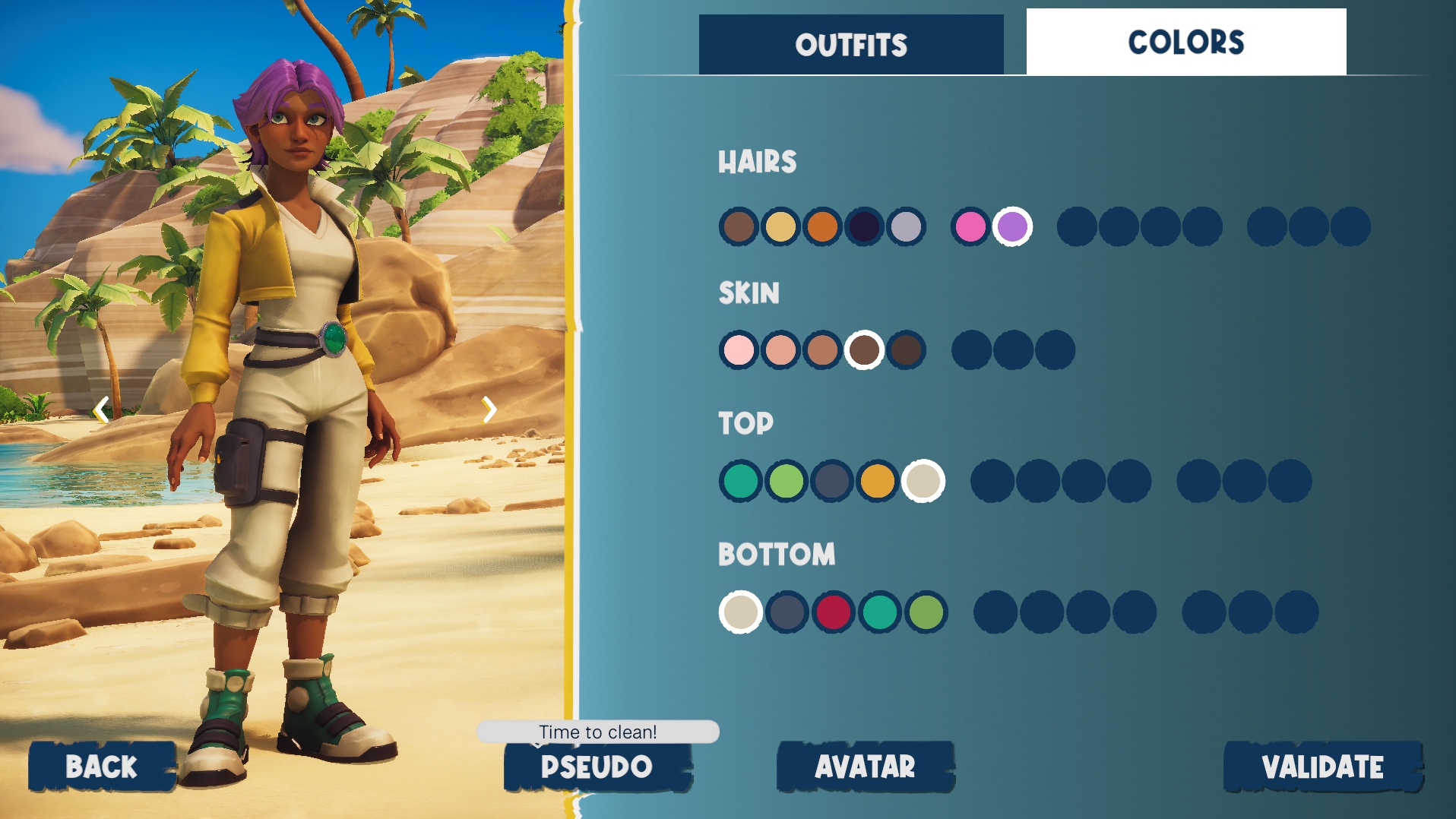Select the Colors tab
1456x819 pixels.
pyautogui.click(x=1185, y=42)
